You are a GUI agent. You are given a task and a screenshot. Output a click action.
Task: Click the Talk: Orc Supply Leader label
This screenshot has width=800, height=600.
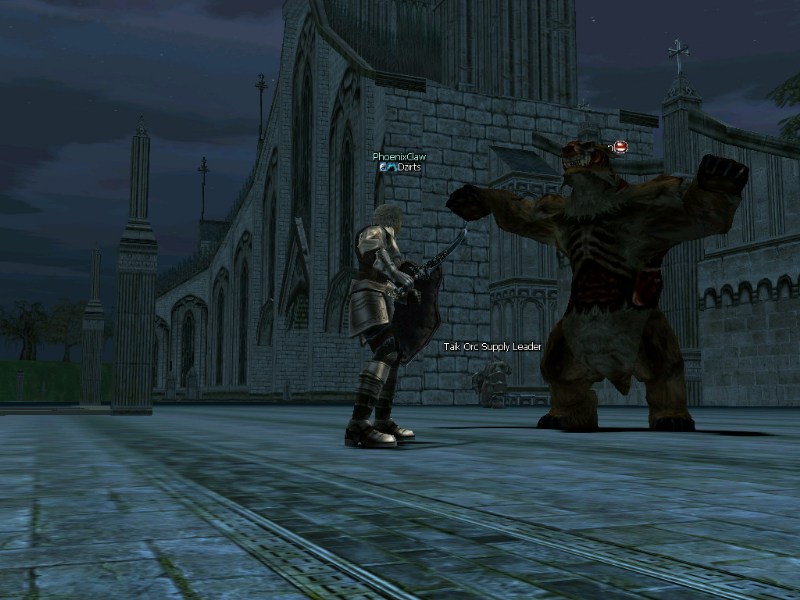(x=492, y=347)
